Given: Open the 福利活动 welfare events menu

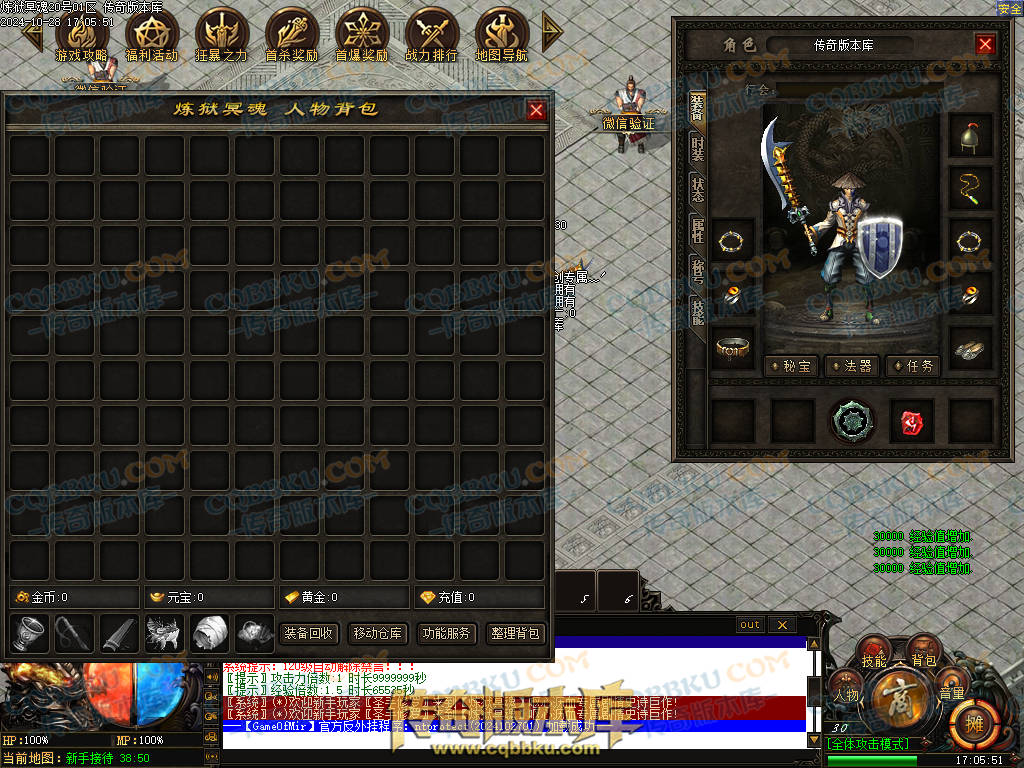Looking at the screenshot, I should pyautogui.click(x=152, y=36).
